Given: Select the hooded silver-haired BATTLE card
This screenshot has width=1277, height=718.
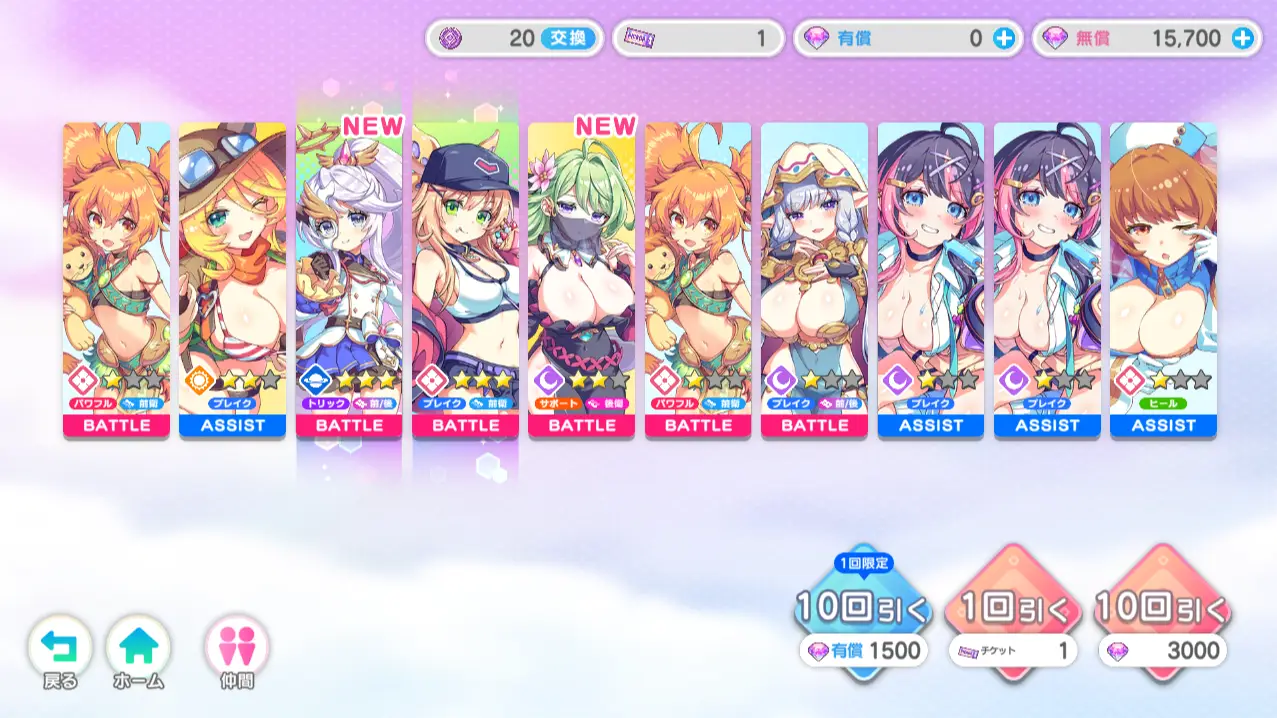Looking at the screenshot, I should coord(814,280).
